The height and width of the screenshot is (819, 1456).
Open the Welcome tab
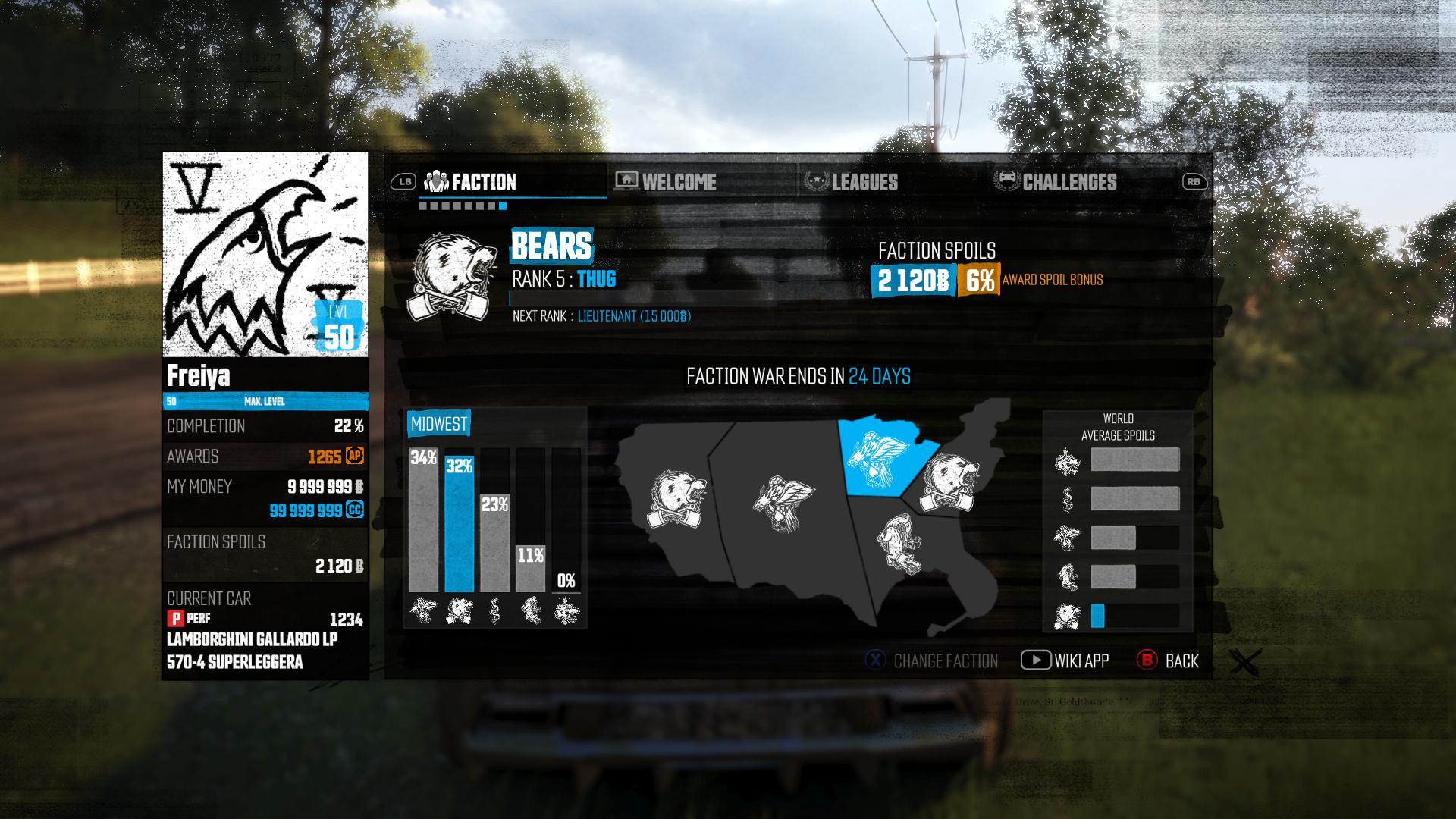pyautogui.click(x=678, y=182)
